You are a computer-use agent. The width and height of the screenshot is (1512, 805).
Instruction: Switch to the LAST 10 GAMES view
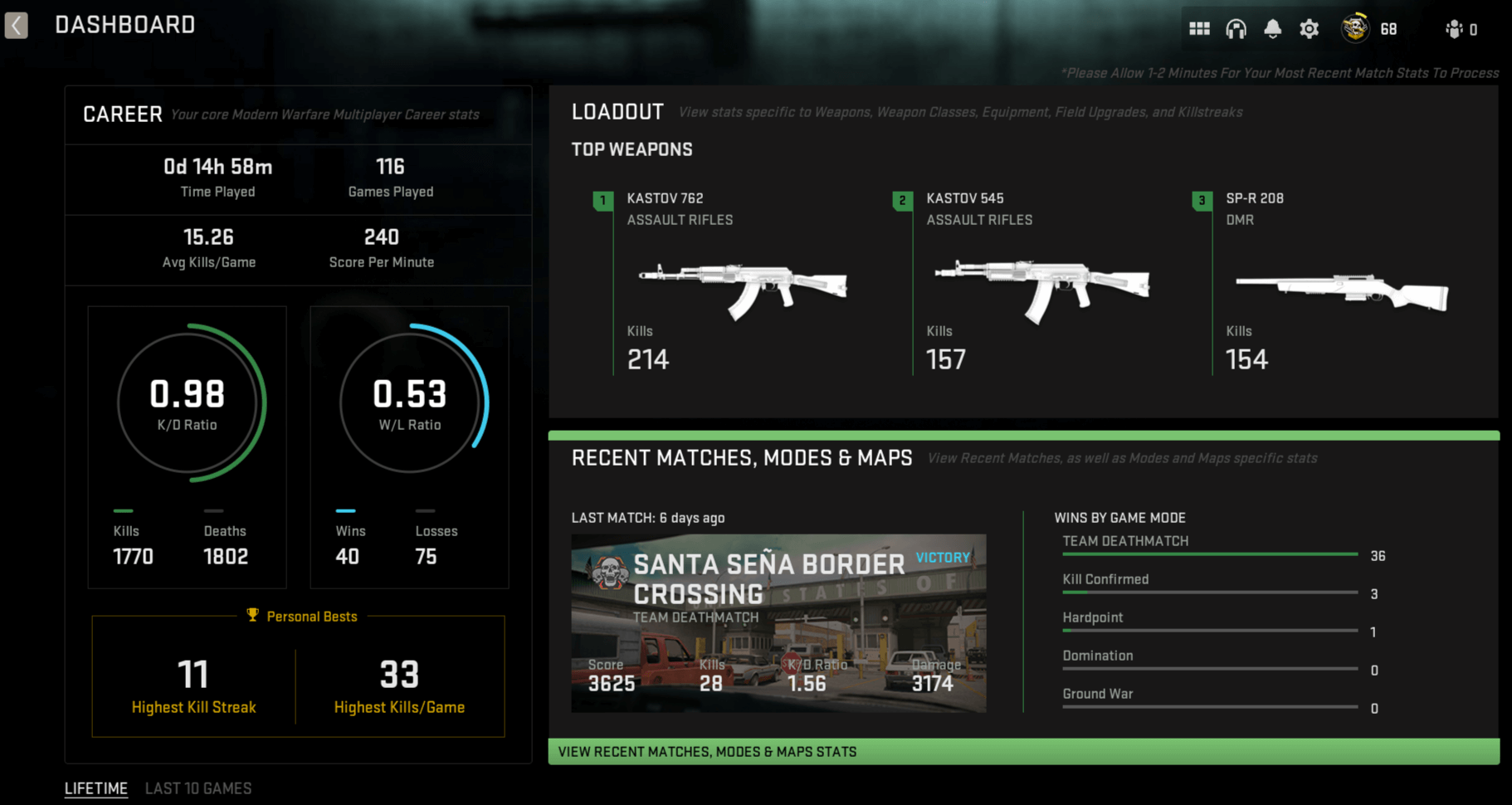coord(199,788)
